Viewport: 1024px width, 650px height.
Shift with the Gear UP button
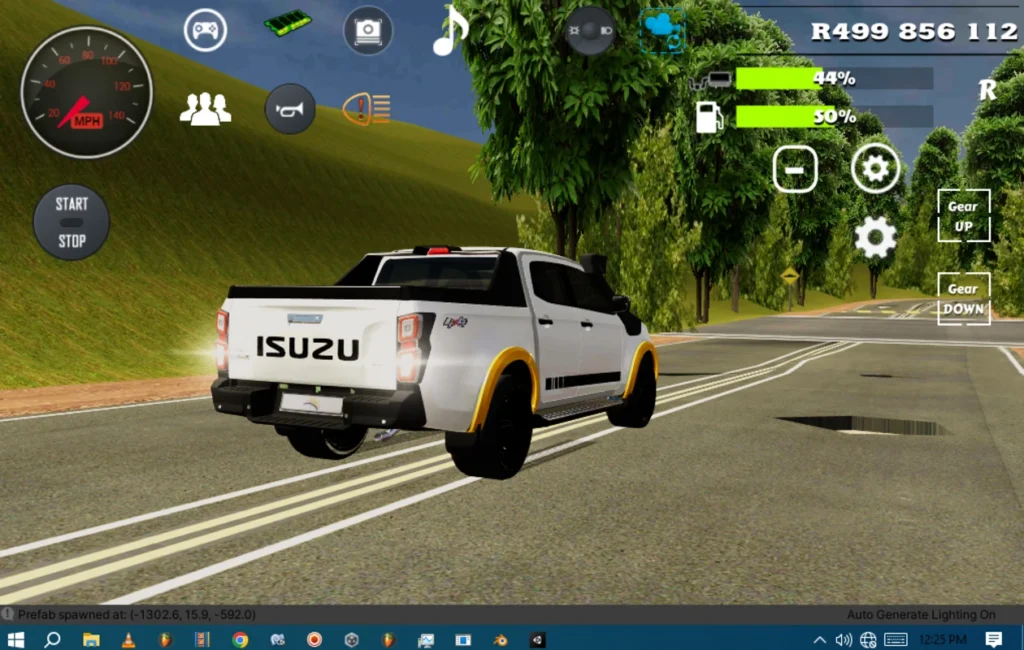coord(963,216)
